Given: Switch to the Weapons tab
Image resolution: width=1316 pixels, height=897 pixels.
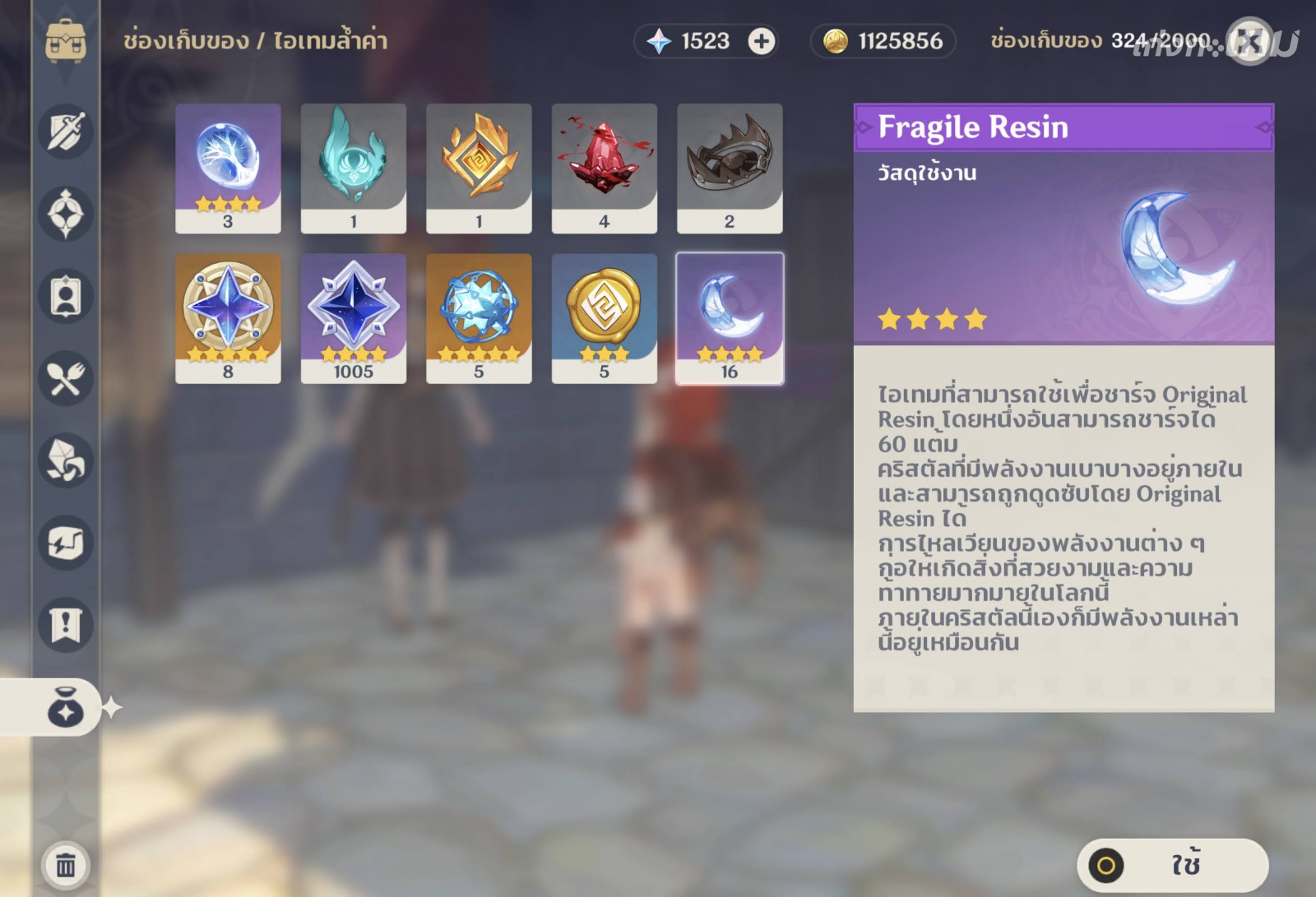Looking at the screenshot, I should (x=66, y=132).
